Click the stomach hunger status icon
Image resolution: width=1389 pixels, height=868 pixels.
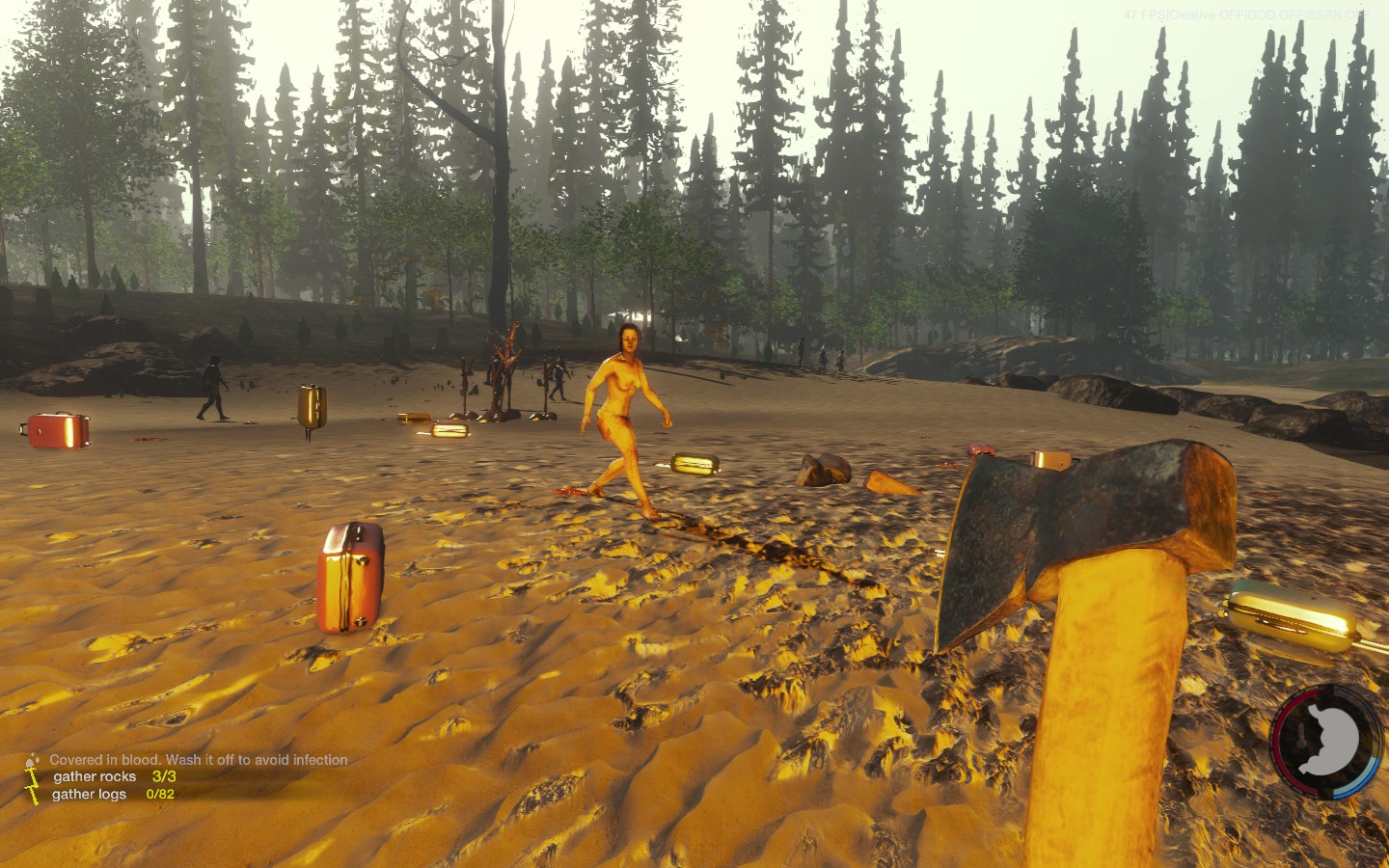pos(1328,741)
